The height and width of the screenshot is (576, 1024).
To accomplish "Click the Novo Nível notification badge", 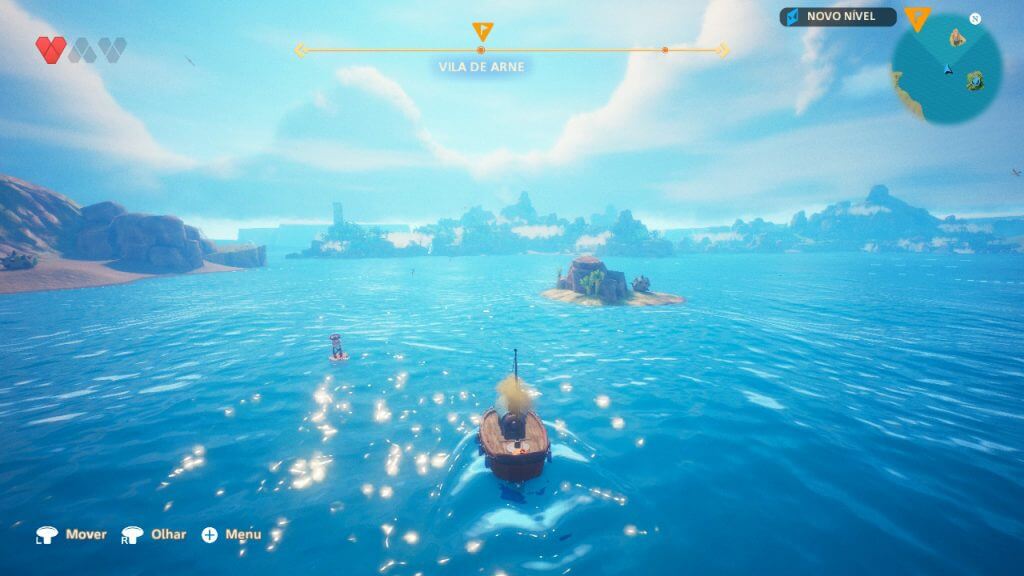I will tap(838, 17).
